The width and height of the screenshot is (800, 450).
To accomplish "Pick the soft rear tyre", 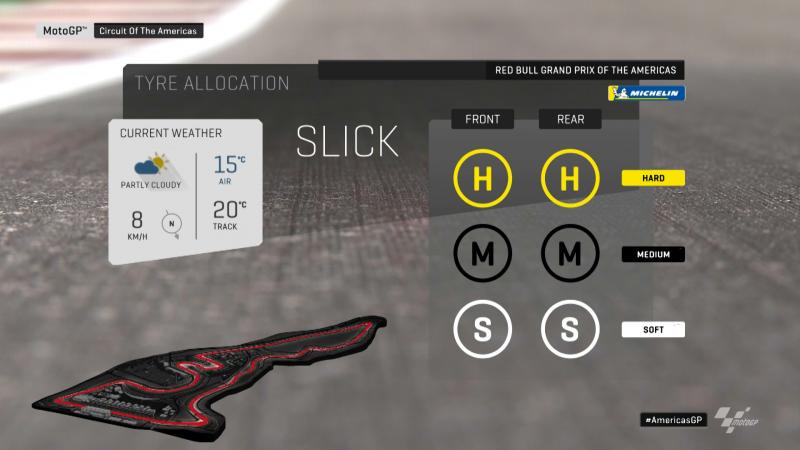I will point(569,329).
